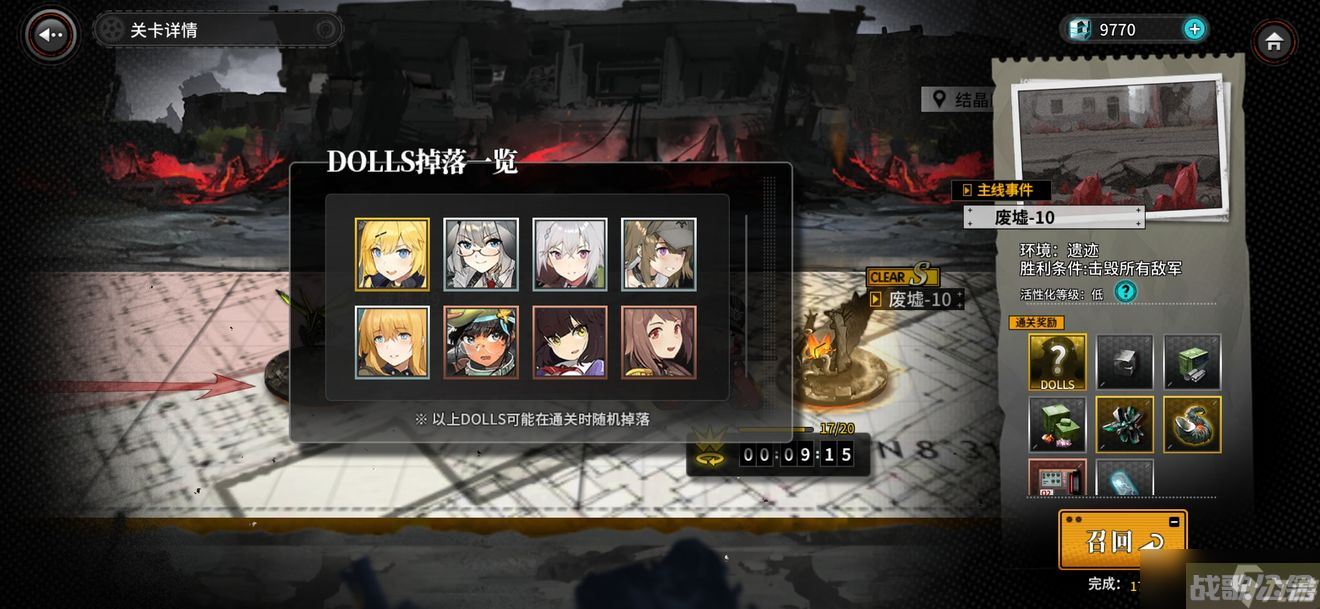Select the gold-framed blonde doll portrait

[392, 254]
